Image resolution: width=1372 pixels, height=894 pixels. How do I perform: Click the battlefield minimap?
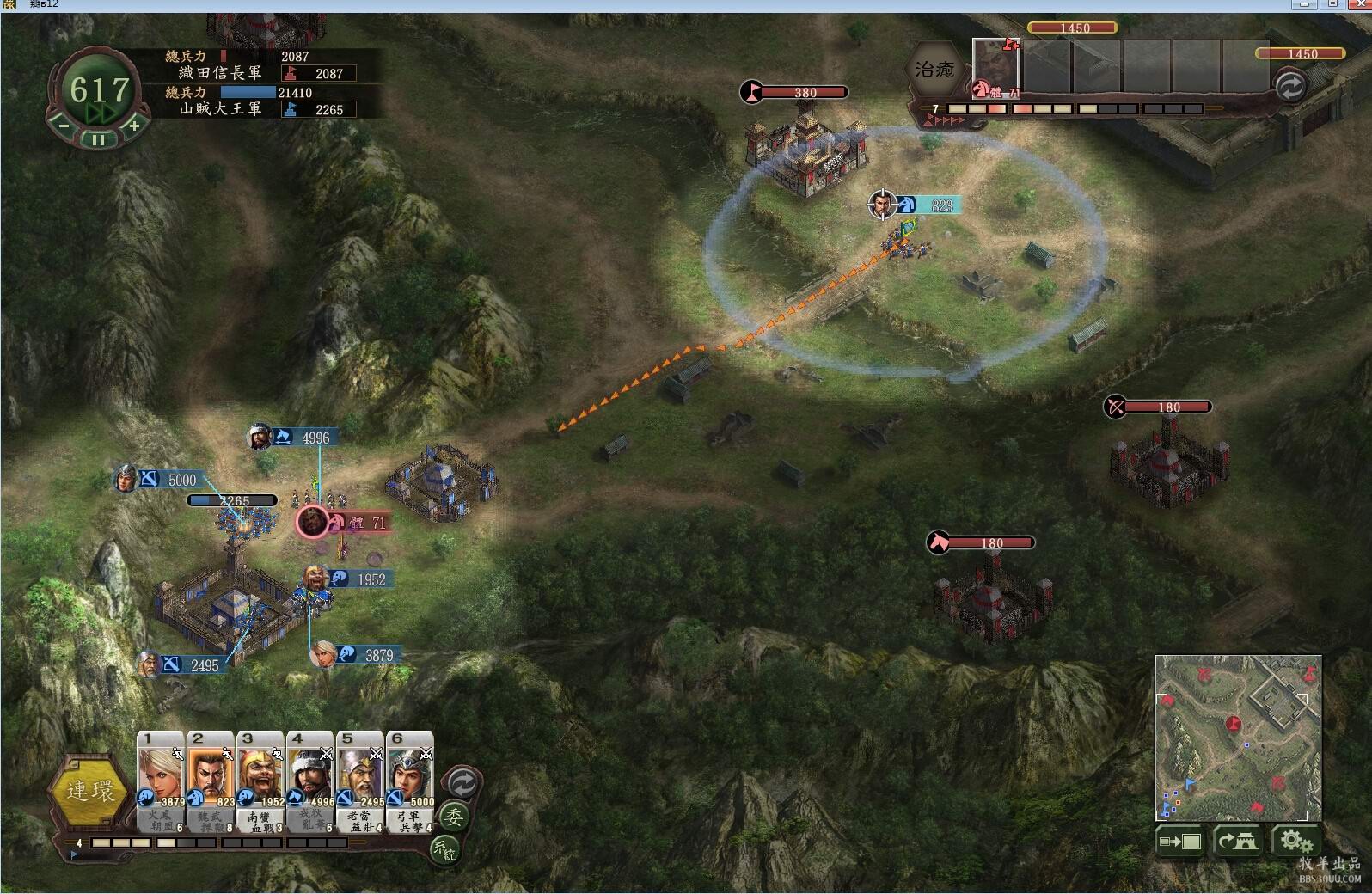click(1237, 738)
